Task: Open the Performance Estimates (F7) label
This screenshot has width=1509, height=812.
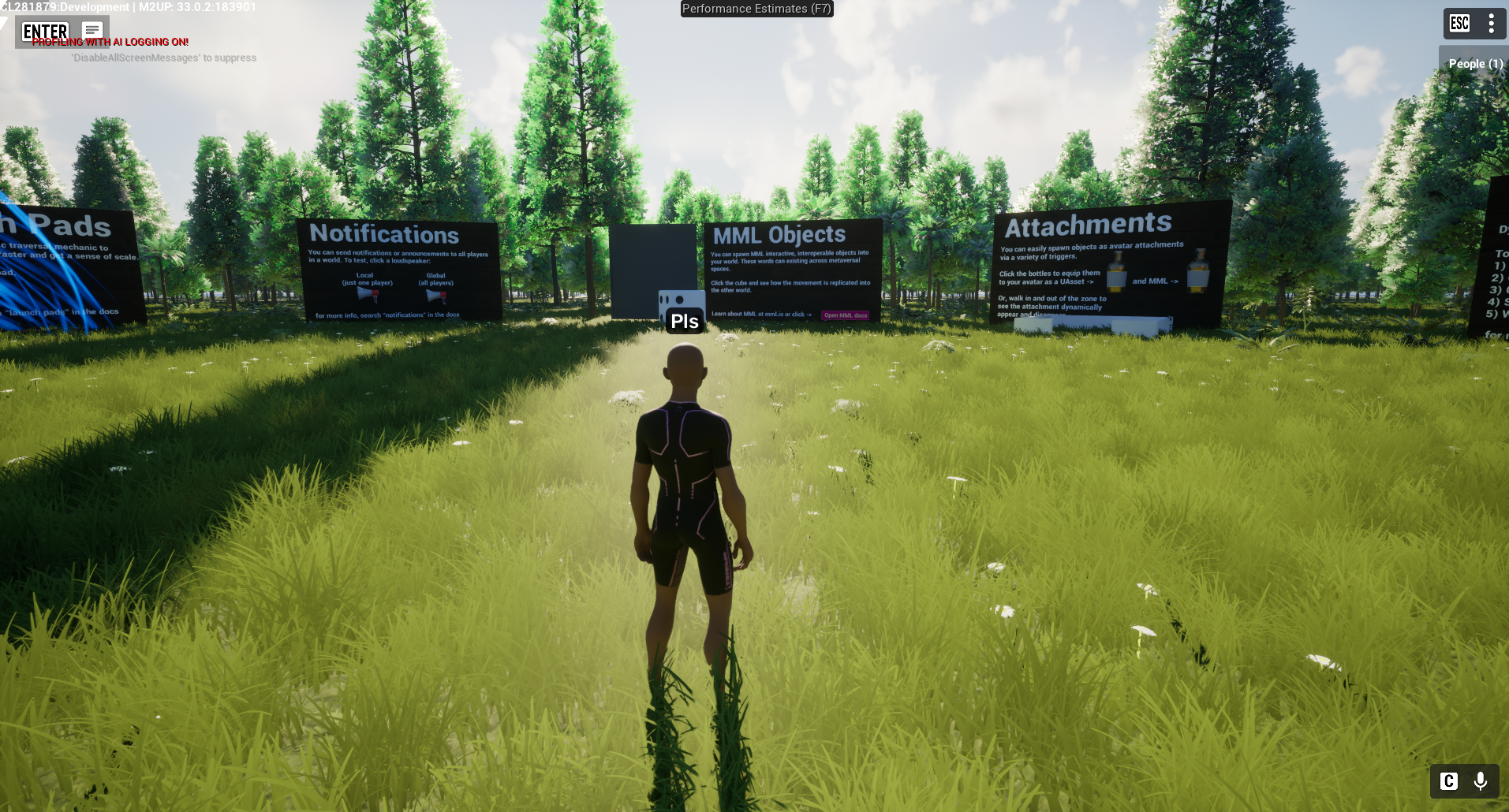Action: pyautogui.click(x=756, y=9)
